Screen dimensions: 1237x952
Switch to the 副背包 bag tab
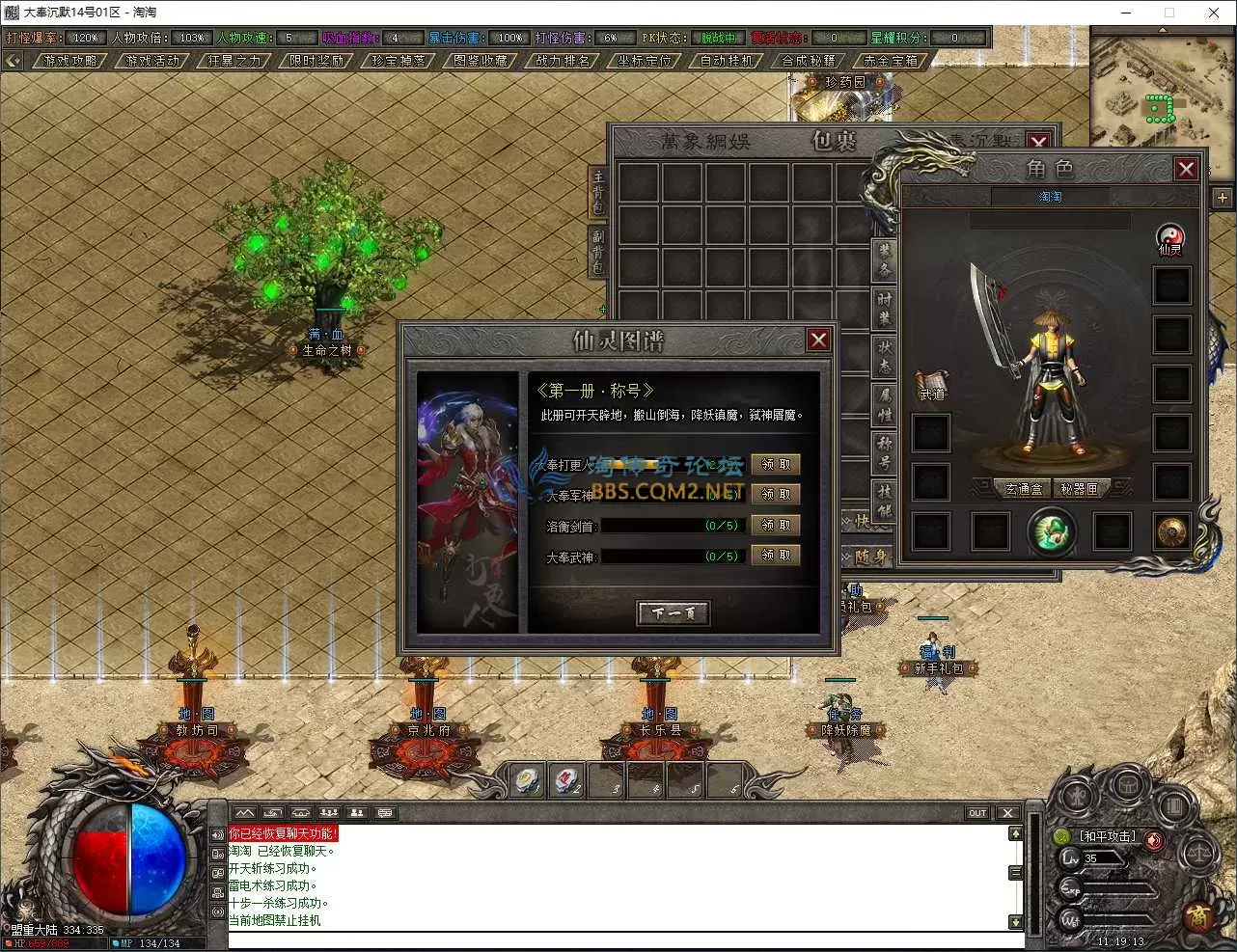click(598, 251)
